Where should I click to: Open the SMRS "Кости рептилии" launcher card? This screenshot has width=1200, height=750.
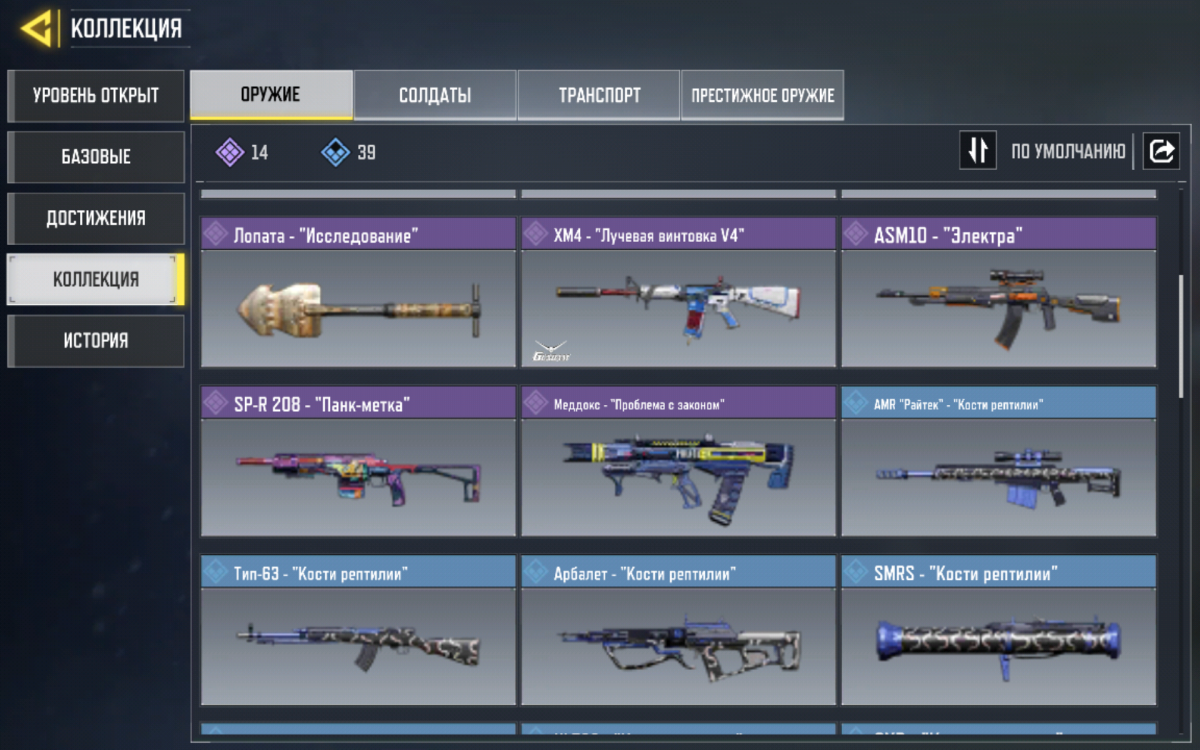point(998,631)
